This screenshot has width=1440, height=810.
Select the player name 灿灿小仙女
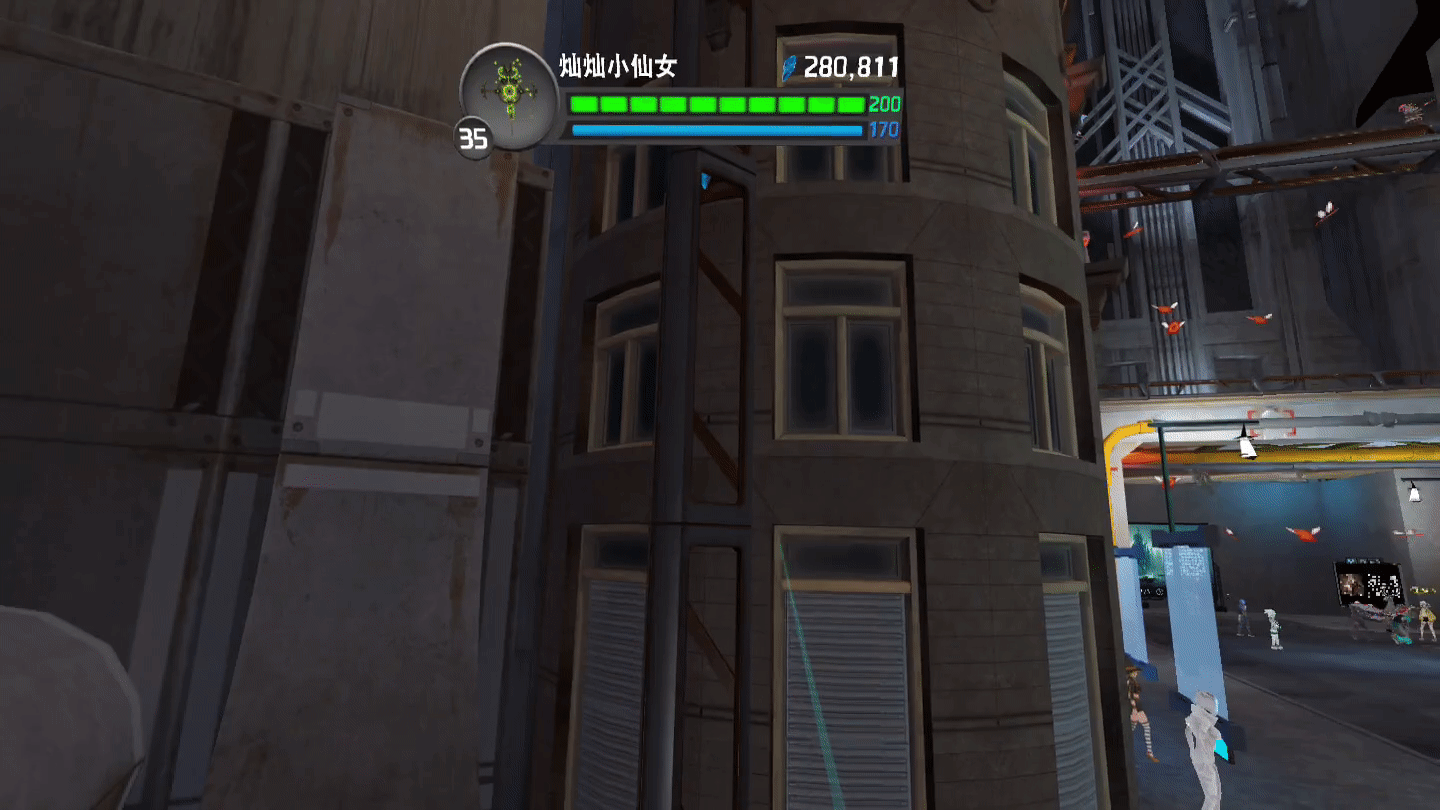point(618,67)
